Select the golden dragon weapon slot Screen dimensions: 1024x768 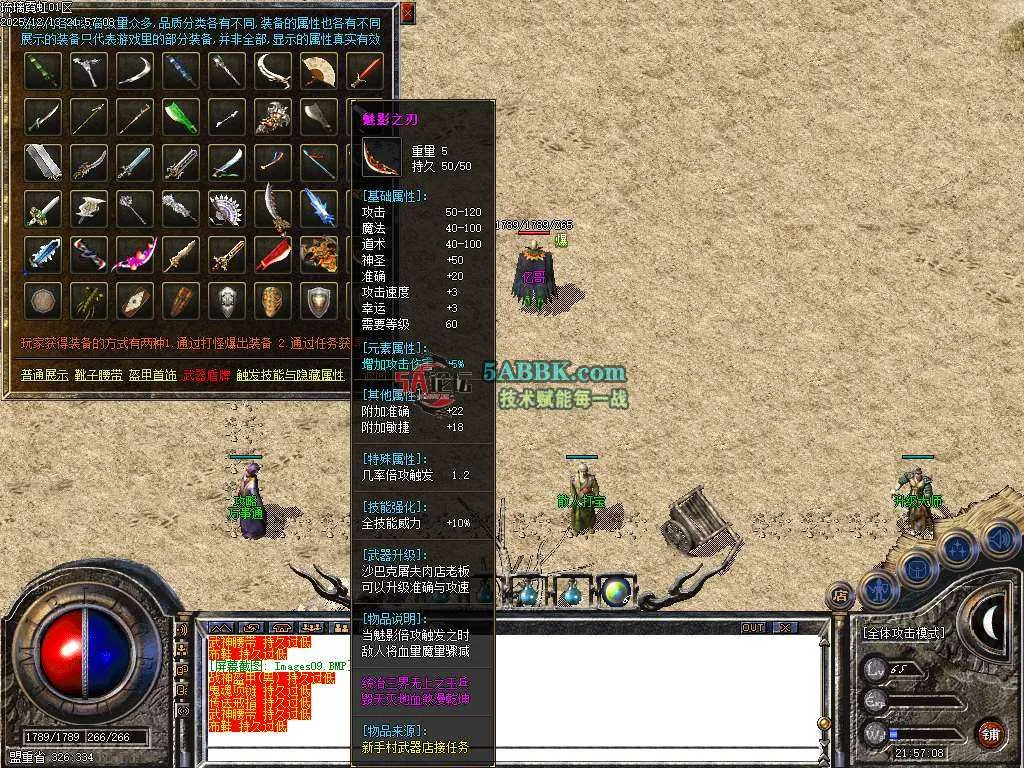[319, 254]
